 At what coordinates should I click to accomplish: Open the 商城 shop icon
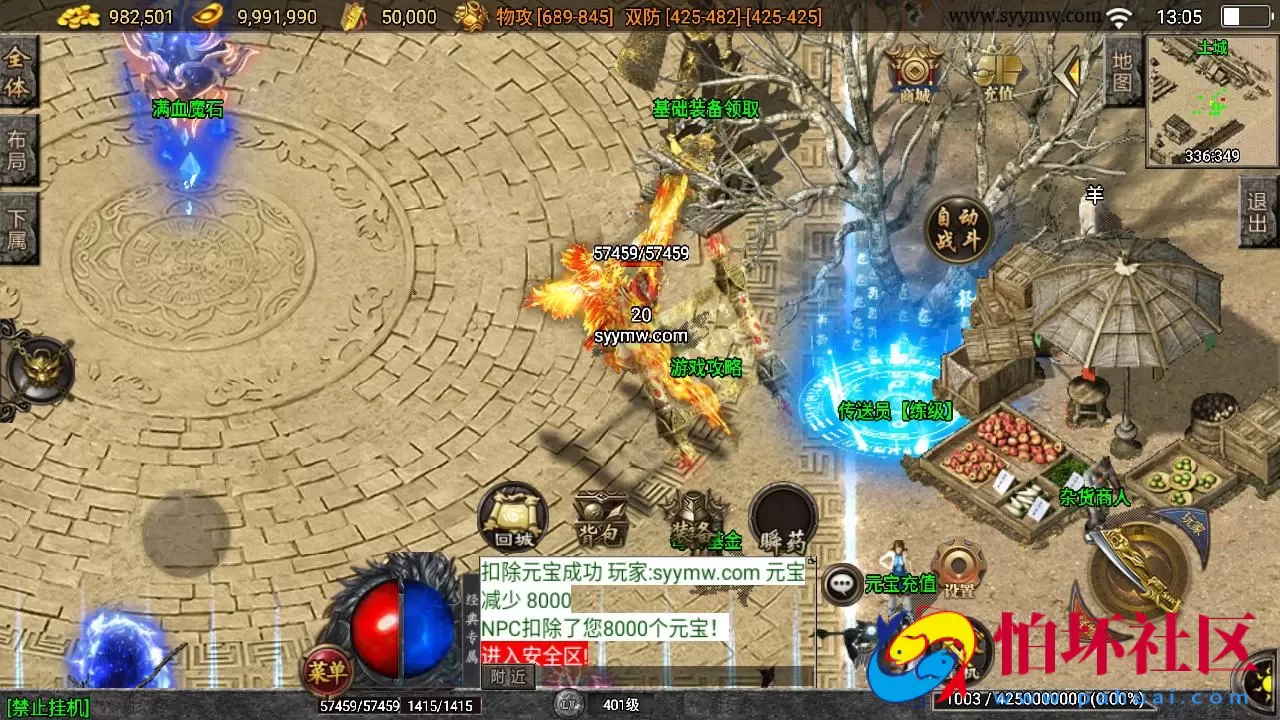point(915,72)
